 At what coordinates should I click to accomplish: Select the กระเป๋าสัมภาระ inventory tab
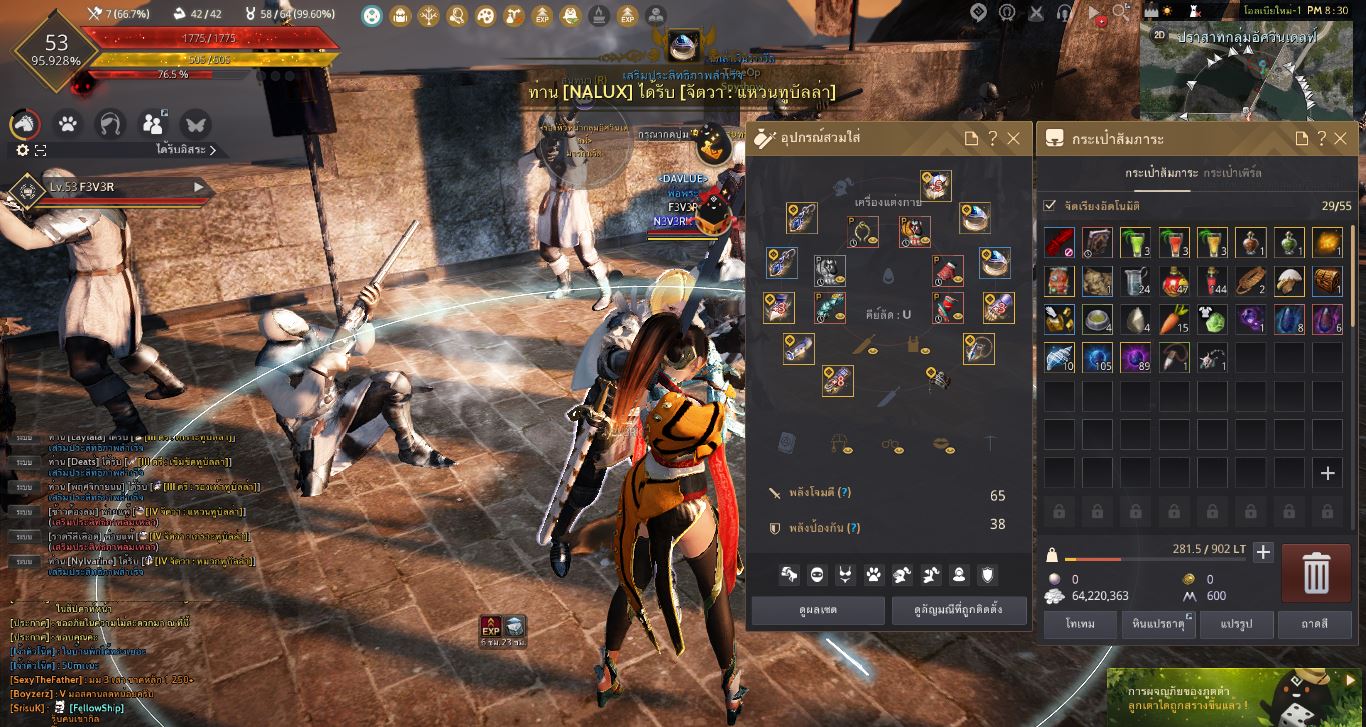[1160, 174]
